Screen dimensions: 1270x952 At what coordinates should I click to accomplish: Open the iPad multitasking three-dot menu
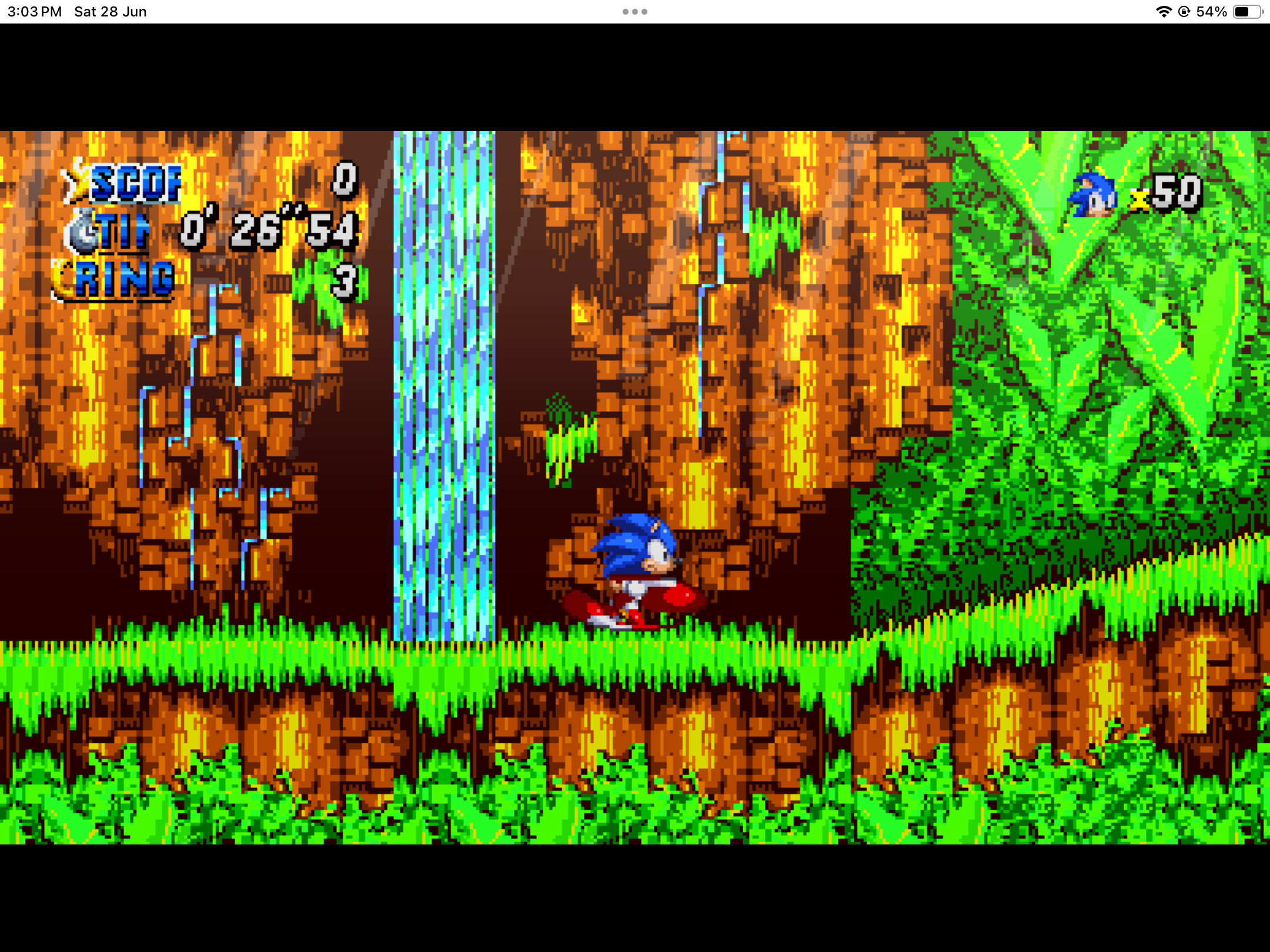(634, 11)
